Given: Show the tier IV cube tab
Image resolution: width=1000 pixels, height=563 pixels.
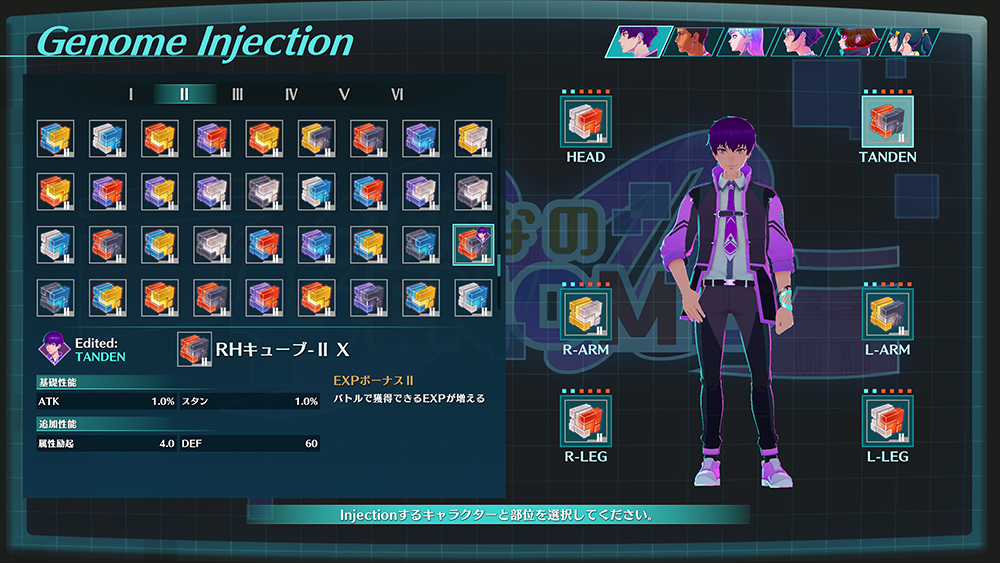Looking at the screenshot, I should pos(291,94).
